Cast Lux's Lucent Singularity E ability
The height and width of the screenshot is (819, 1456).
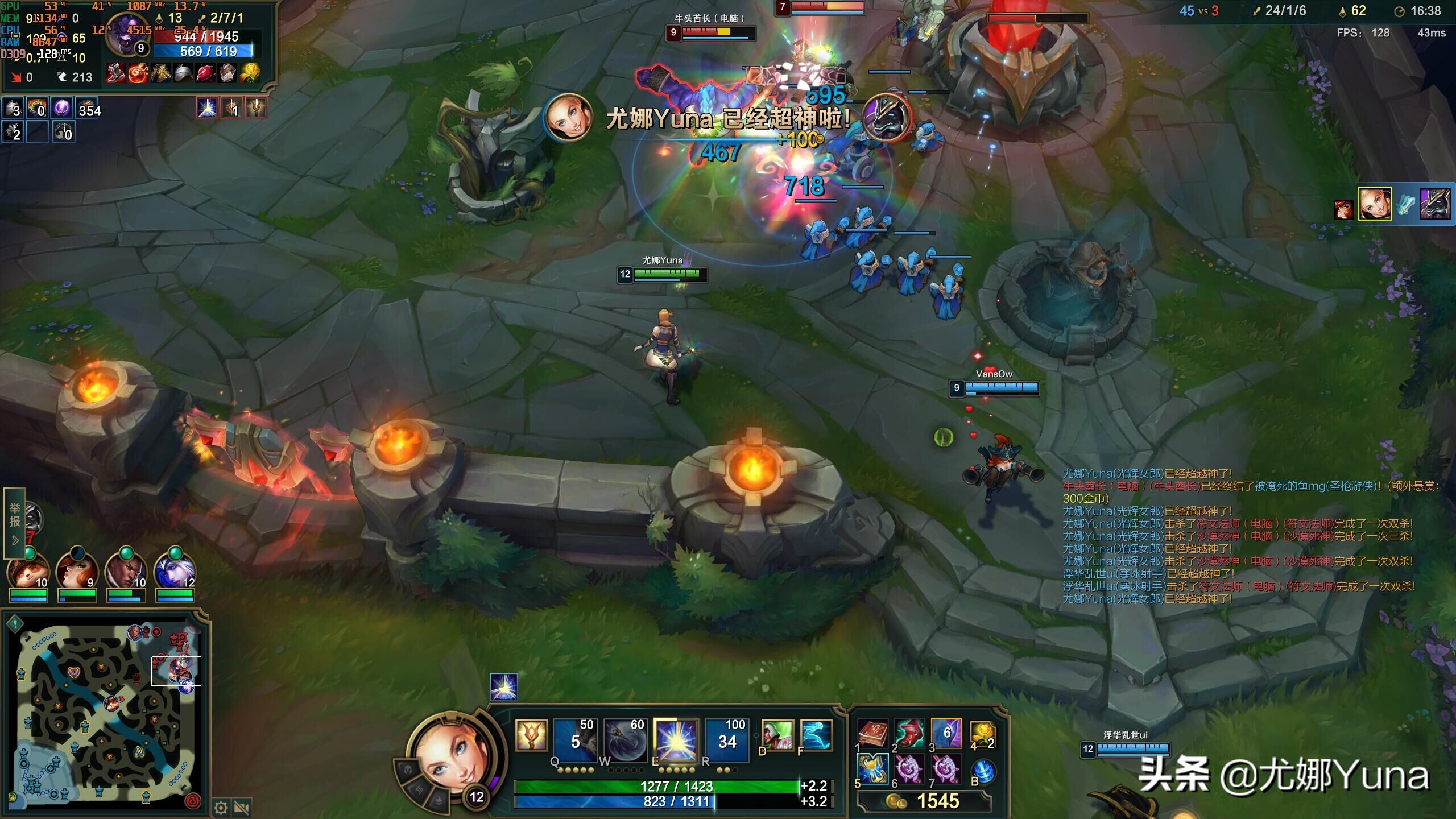[676, 739]
